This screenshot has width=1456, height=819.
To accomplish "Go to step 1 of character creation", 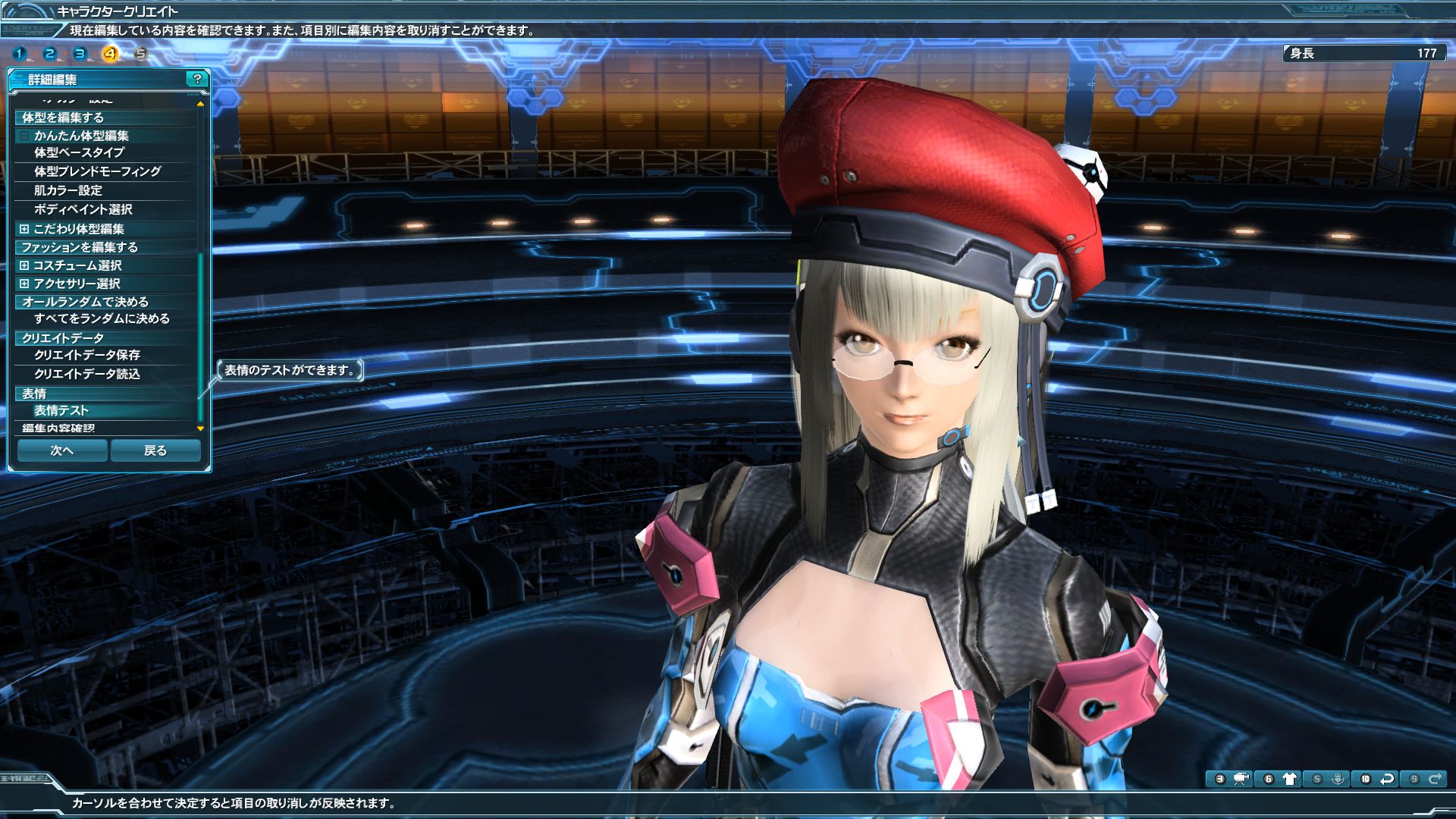I will 20,54.
